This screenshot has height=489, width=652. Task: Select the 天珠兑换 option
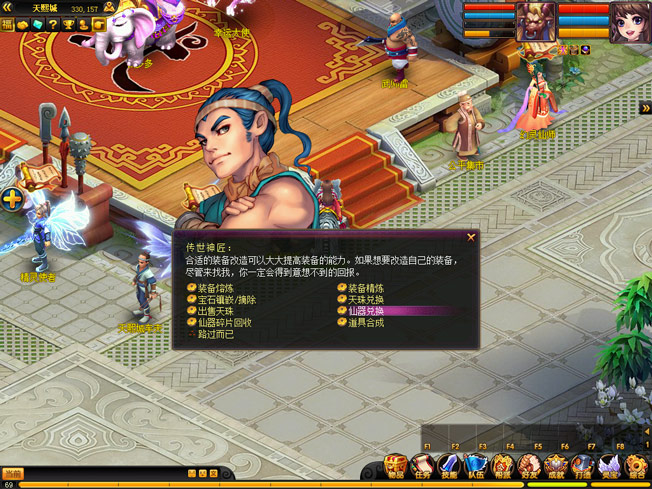(365, 300)
